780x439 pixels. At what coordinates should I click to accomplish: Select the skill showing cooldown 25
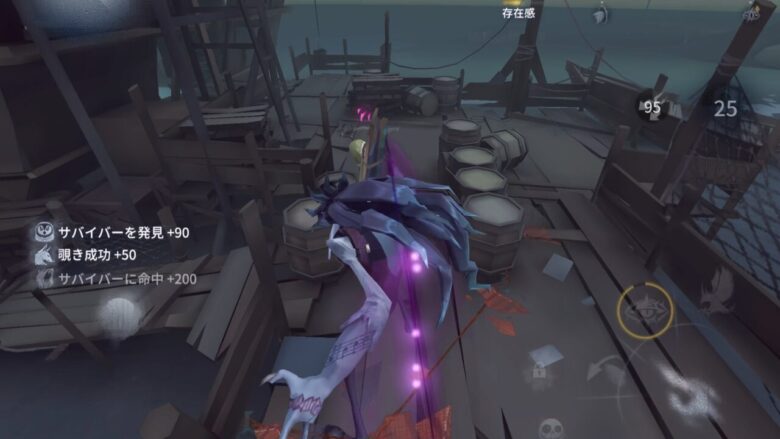click(x=725, y=109)
